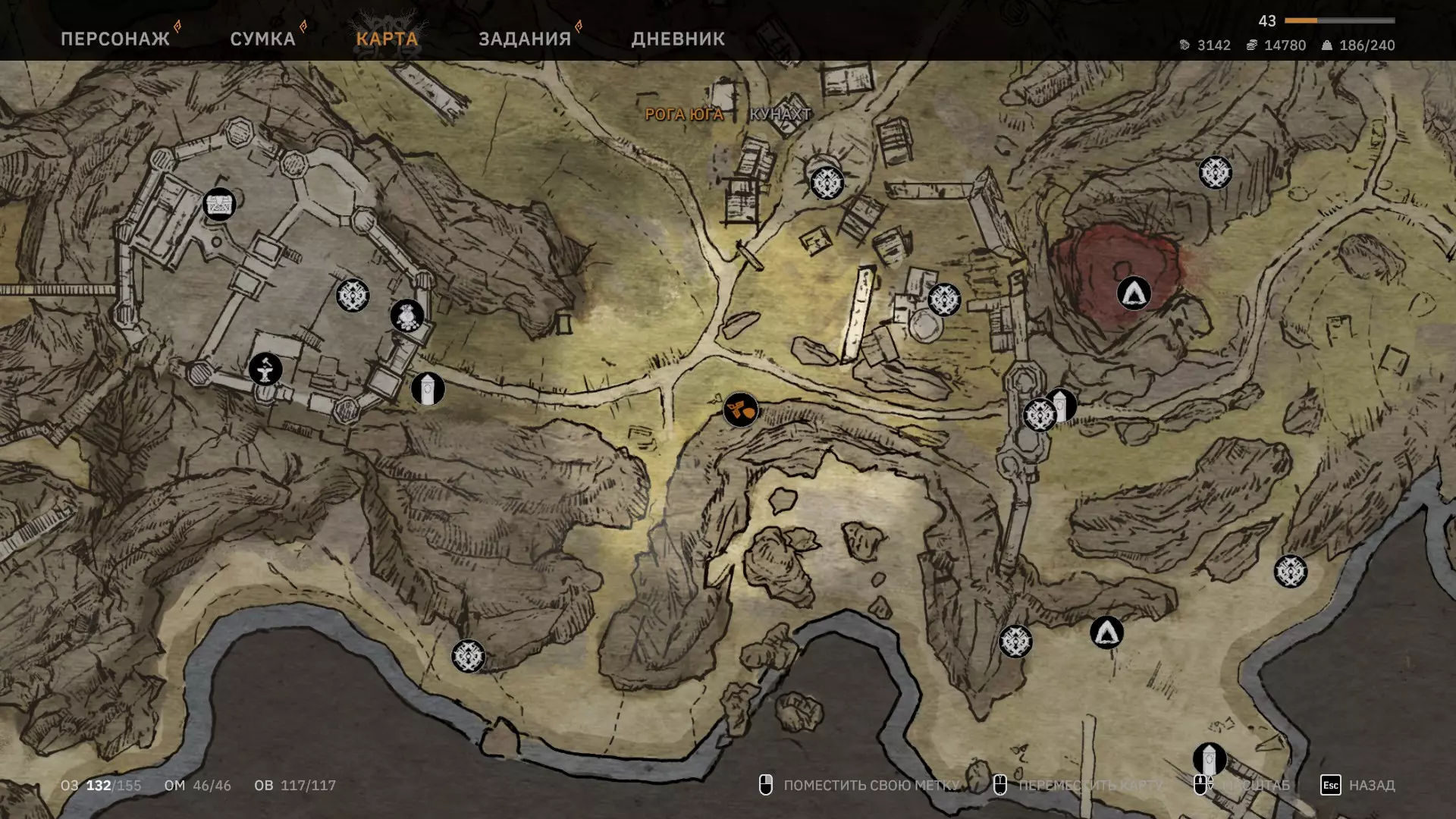The image size is (1456, 819).
Task: Select the tent marker inside the red zone
Action: 1134,293
